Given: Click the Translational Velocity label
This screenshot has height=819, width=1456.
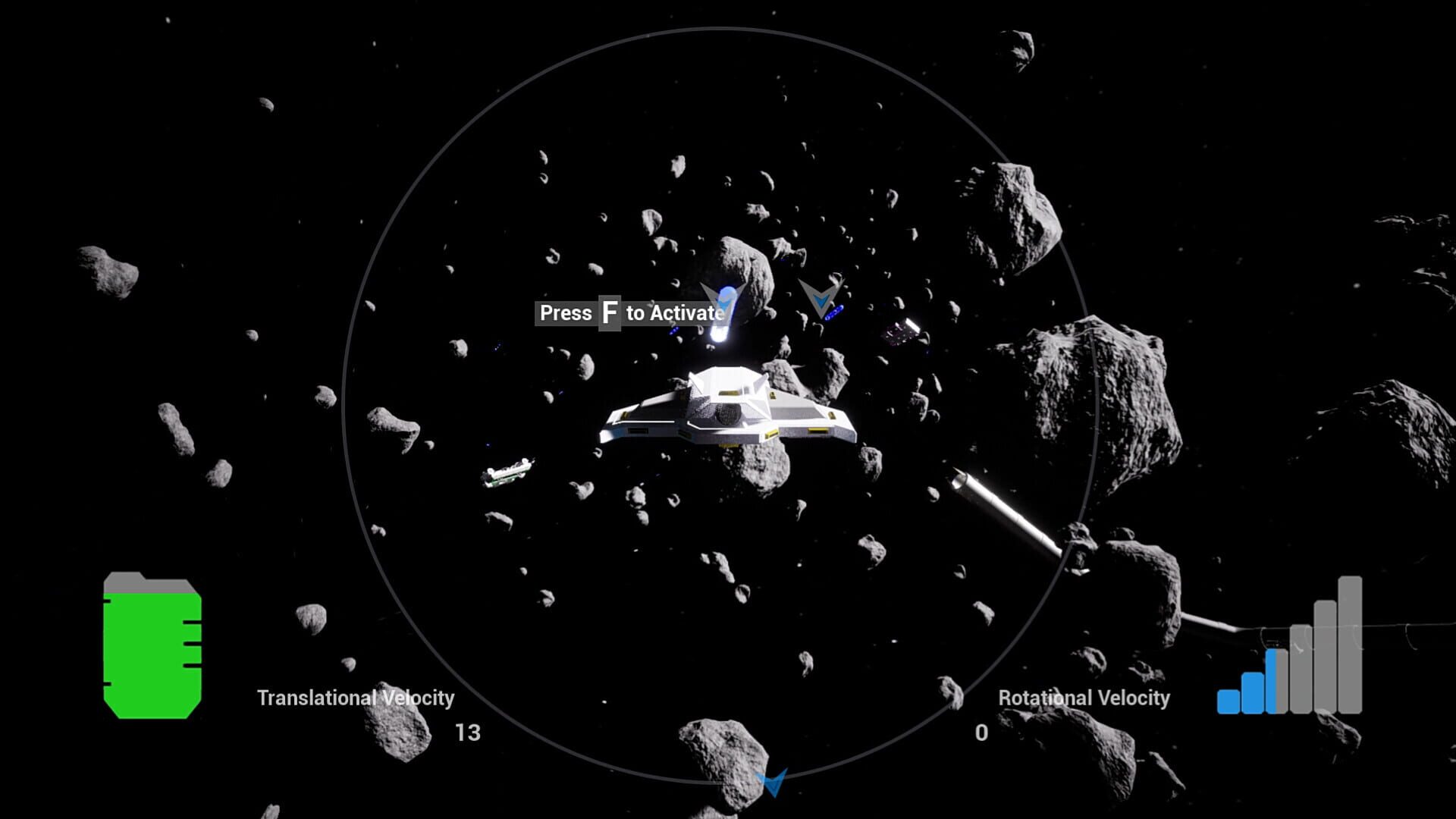Looking at the screenshot, I should coord(356,698).
